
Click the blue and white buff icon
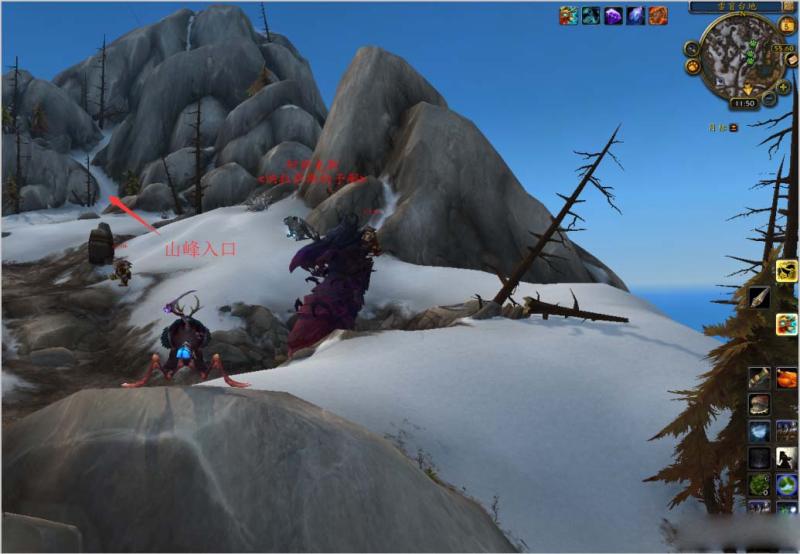[x=636, y=15]
